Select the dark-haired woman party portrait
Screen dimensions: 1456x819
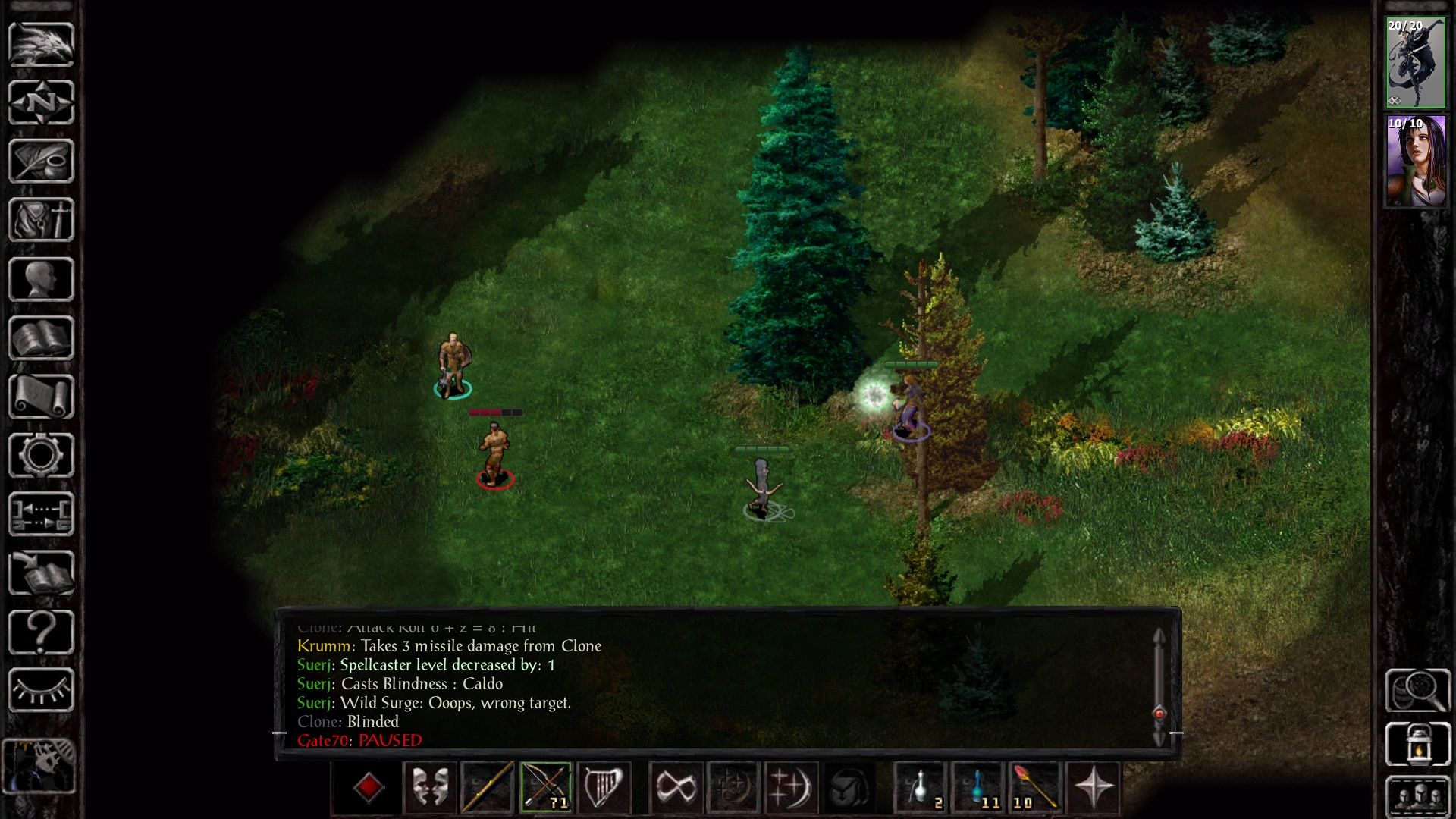point(1416,162)
